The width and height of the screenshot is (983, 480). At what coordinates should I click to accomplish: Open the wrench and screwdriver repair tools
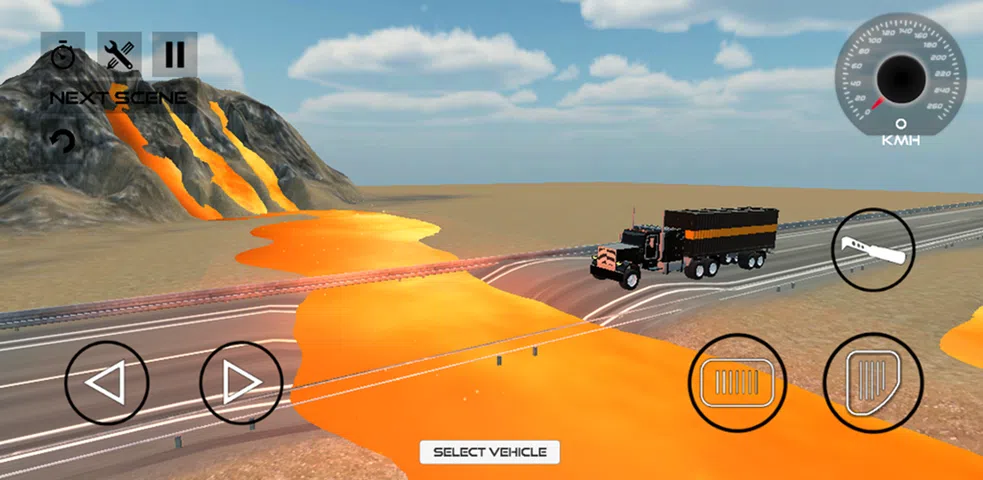point(119,54)
